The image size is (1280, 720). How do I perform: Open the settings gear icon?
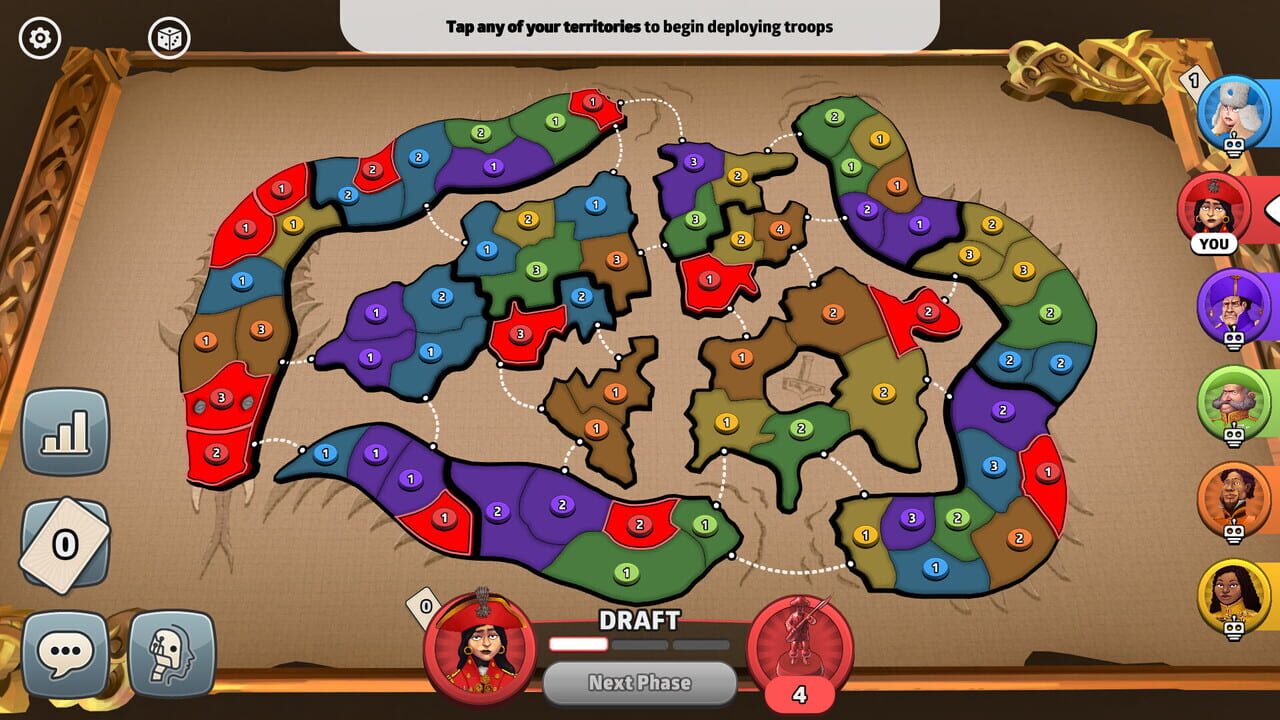point(38,38)
